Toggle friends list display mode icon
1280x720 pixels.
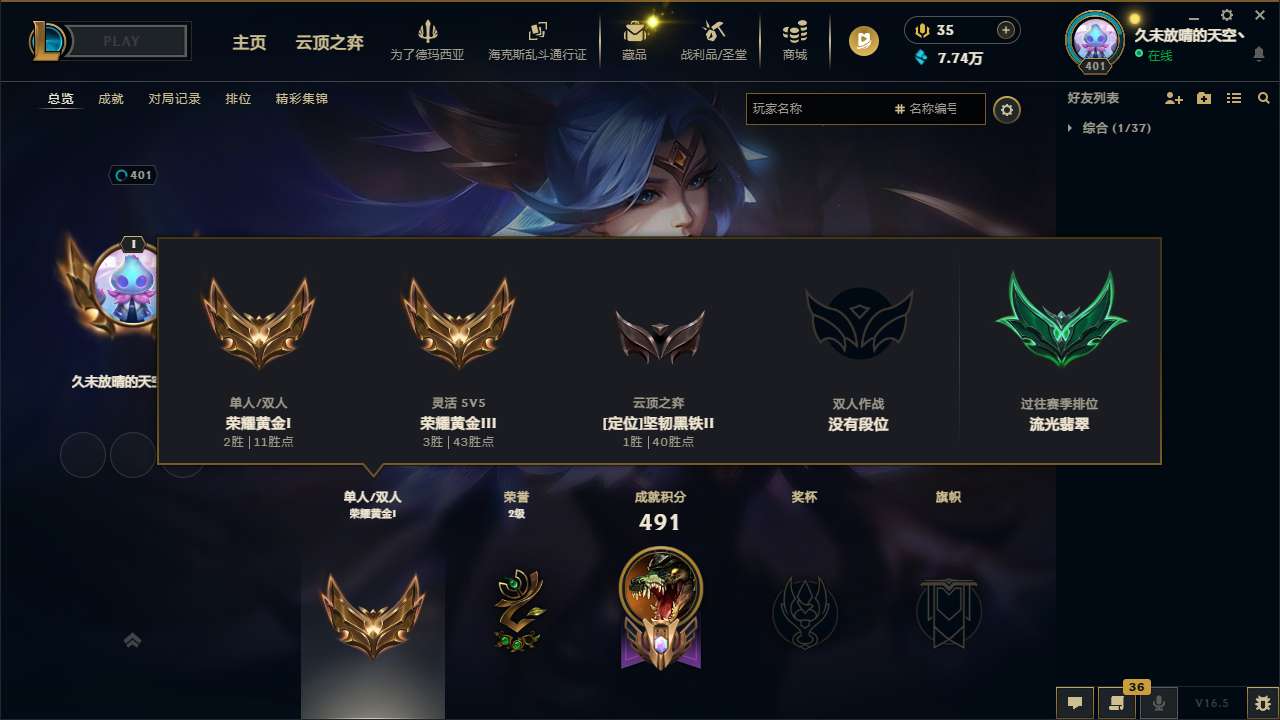[1233, 98]
